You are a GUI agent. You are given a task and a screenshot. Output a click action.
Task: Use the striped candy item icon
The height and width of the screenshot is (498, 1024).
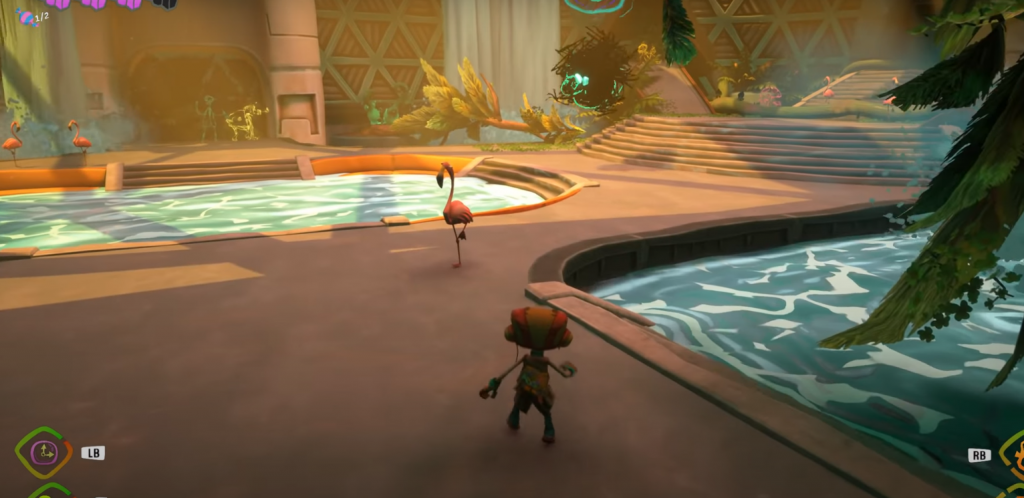click(25, 17)
